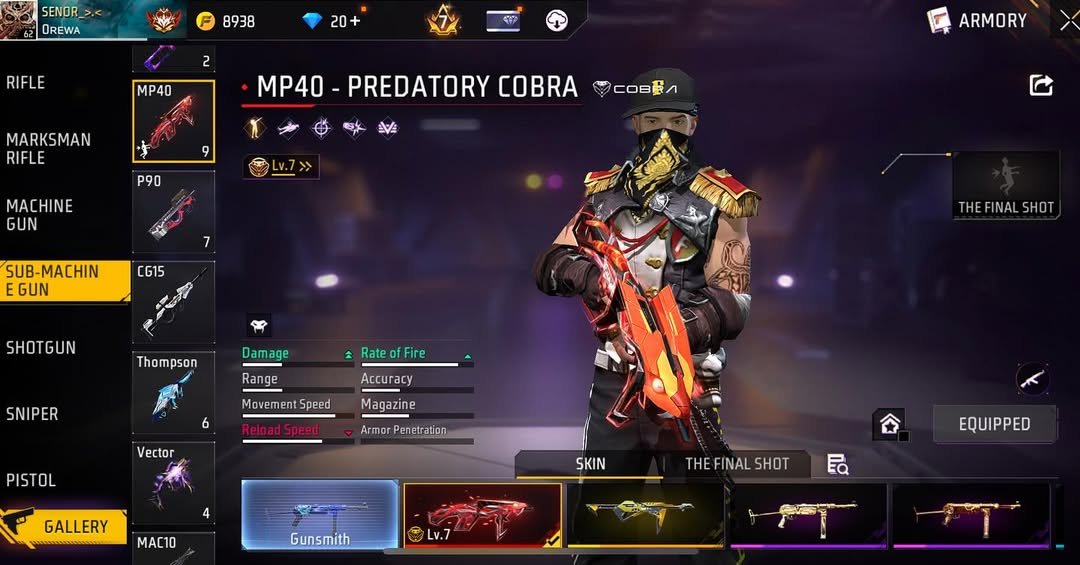1080x565 pixels.
Task: Select the Rifle weapon category
Action: [x=26, y=83]
